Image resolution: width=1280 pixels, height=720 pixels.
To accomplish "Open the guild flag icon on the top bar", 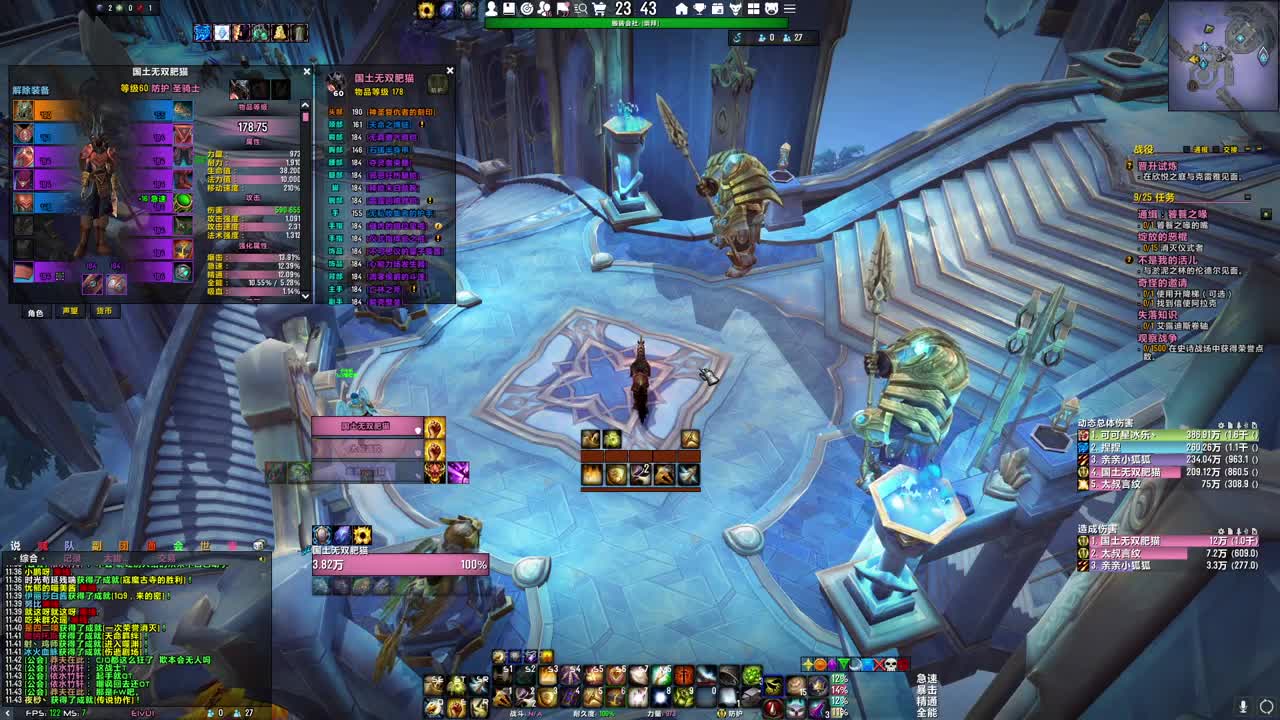I will [x=563, y=9].
